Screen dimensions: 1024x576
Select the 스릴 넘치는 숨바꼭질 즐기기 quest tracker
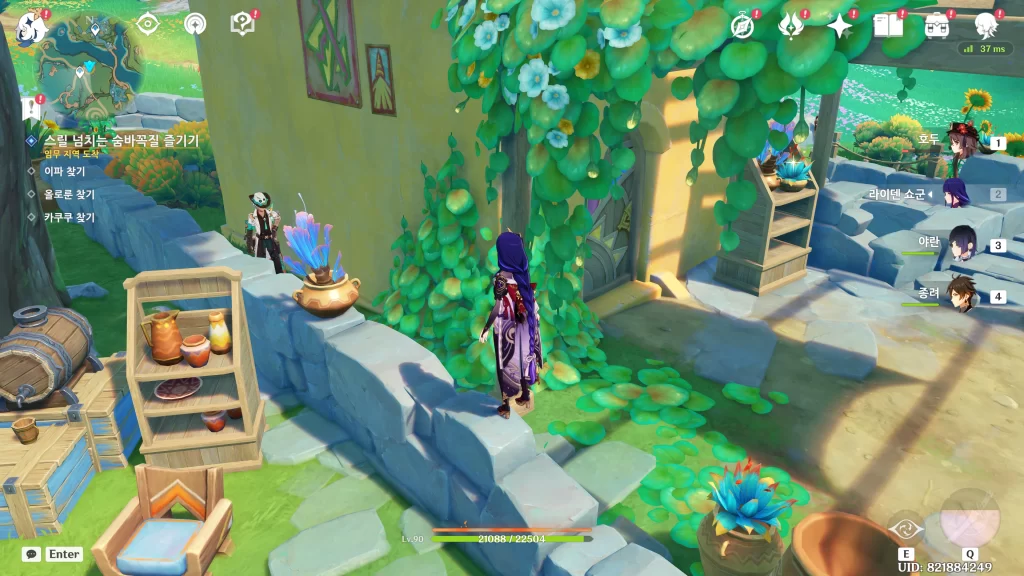[120, 141]
